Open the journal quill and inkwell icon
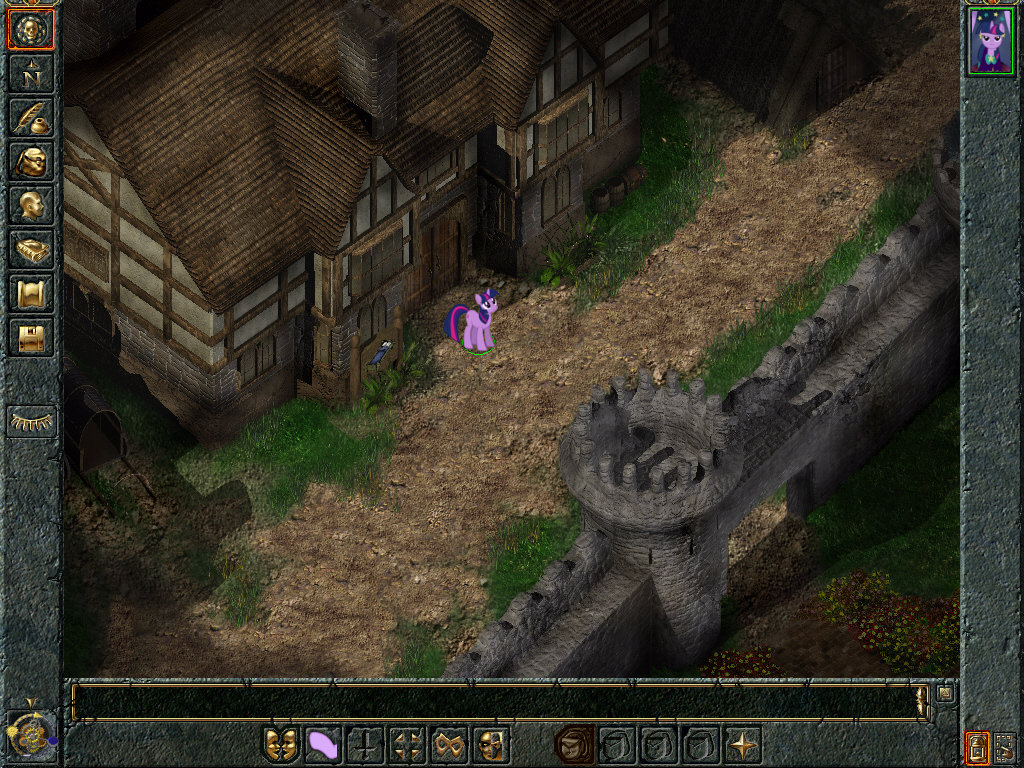1024x768 pixels. 30,118
